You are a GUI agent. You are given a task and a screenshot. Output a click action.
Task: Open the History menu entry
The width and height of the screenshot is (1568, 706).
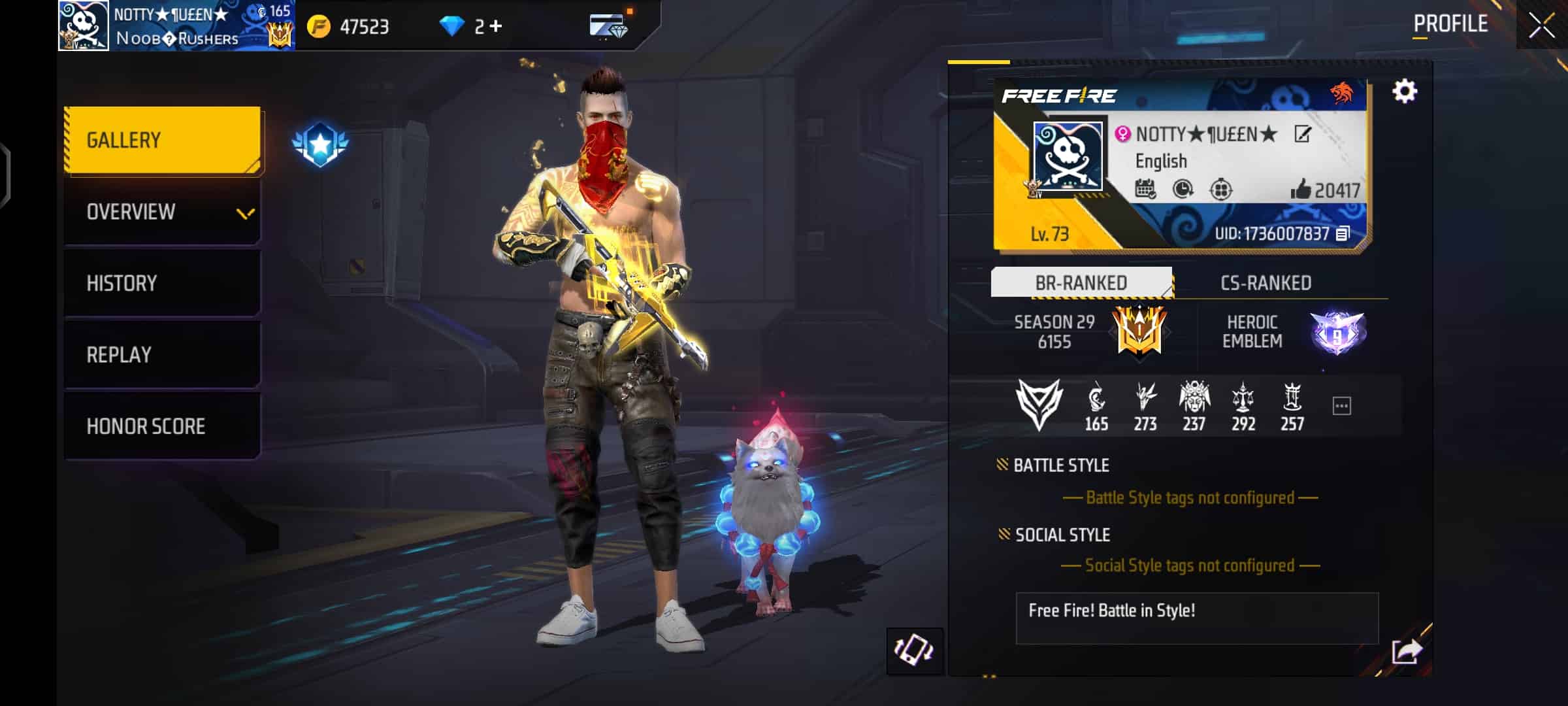click(x=162, y=283)
